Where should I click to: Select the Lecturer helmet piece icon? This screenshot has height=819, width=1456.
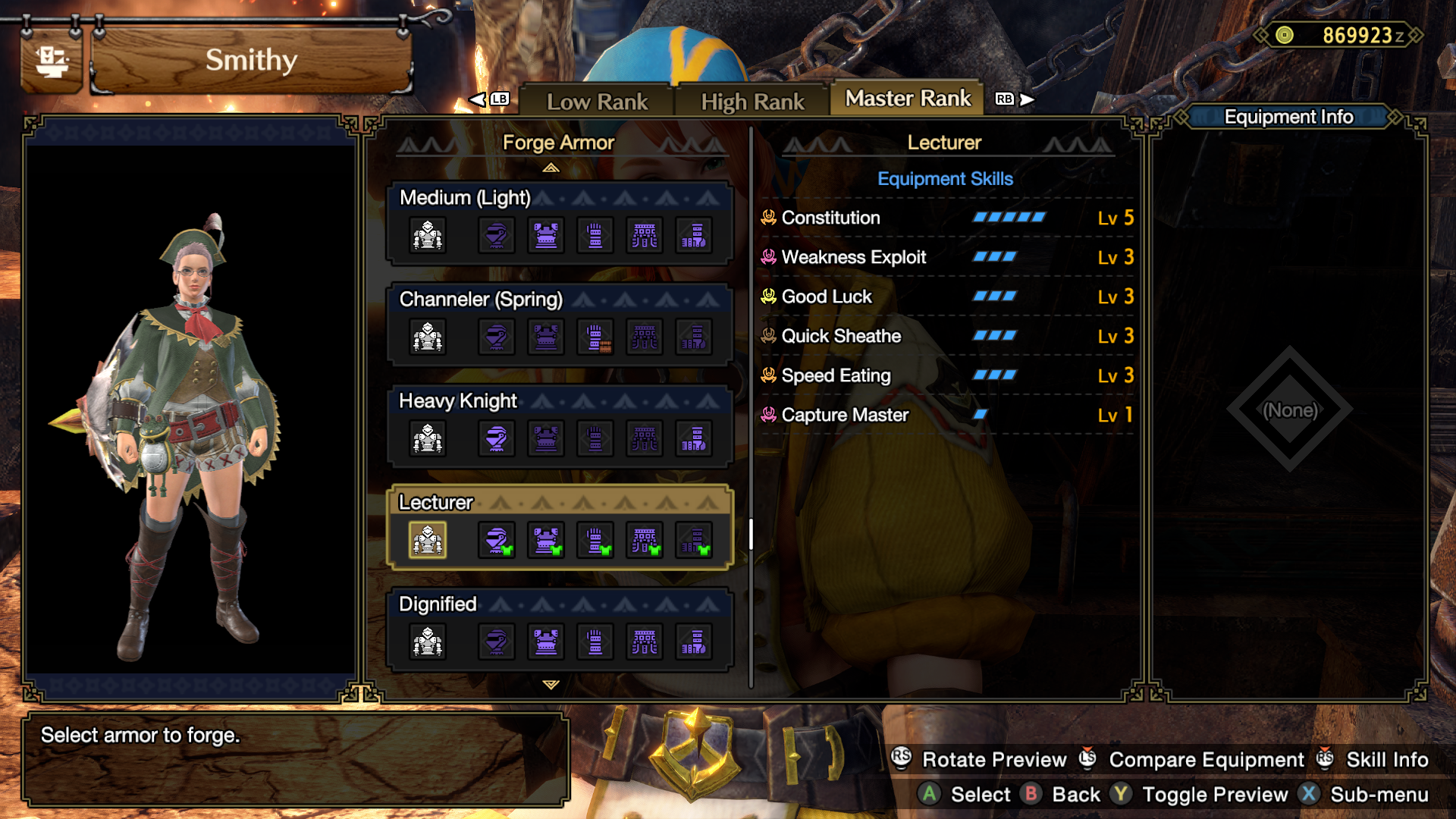point(497,539)
